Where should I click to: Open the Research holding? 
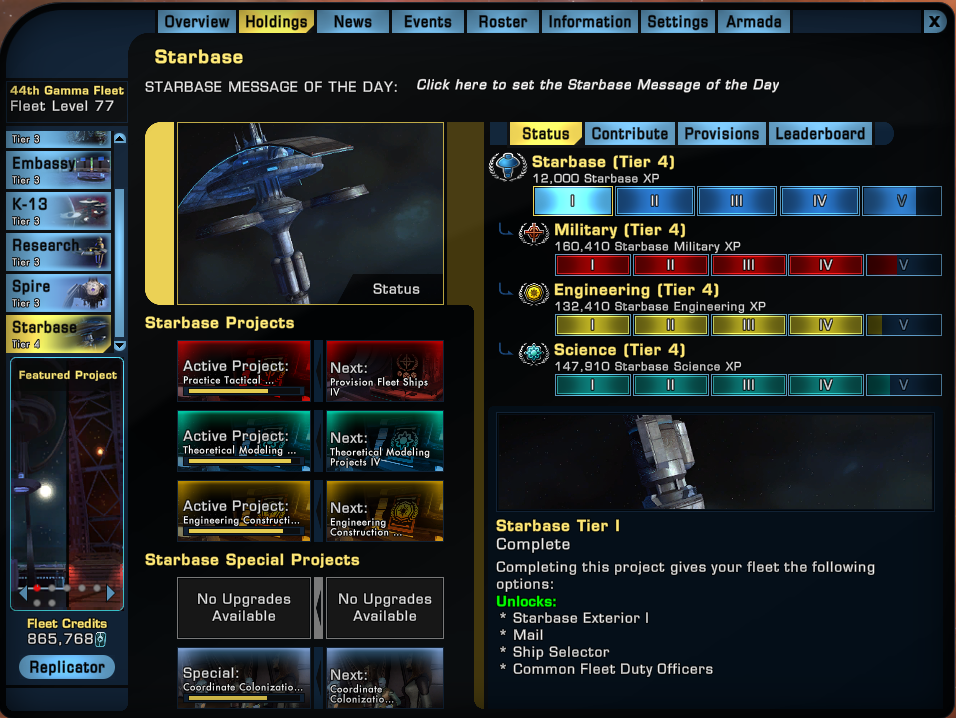point(59,250)
